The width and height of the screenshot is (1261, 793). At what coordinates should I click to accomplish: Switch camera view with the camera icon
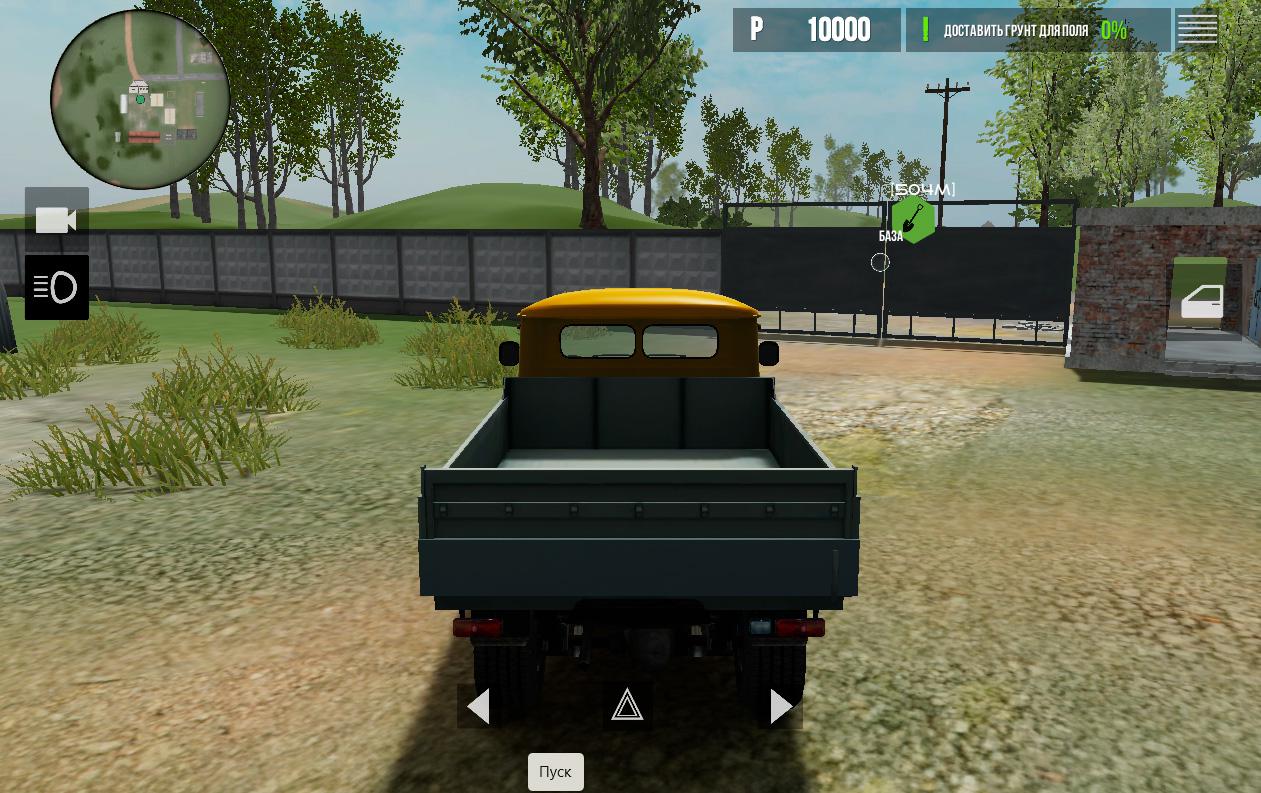pyautogui.click(x=56, y=219)
